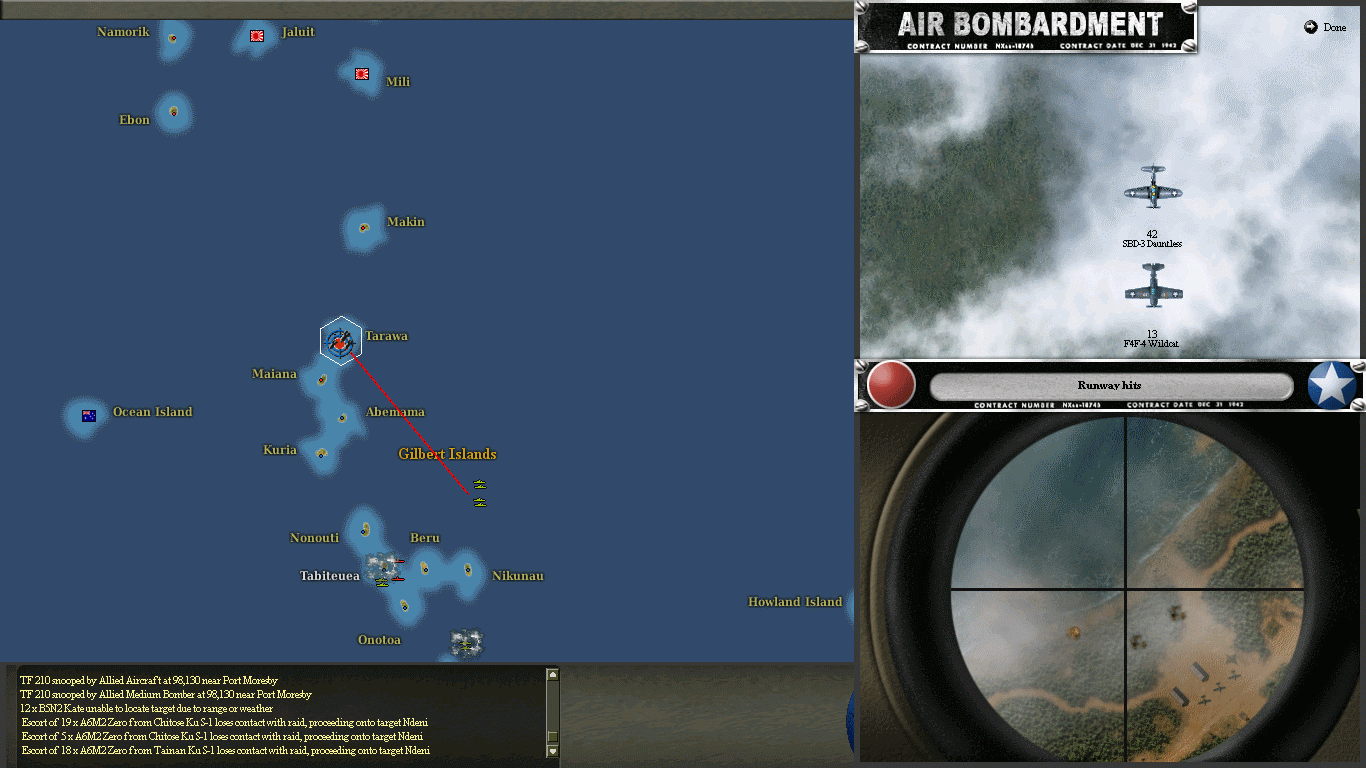Click the SBD-3 Dauntless aircraft icon
The image size is (1366, 768).
point(1153,190)
